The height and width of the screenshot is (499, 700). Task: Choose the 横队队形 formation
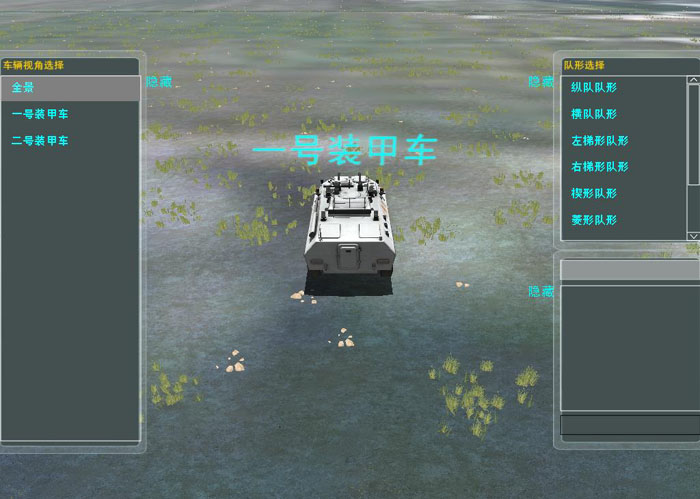point(594,114)
